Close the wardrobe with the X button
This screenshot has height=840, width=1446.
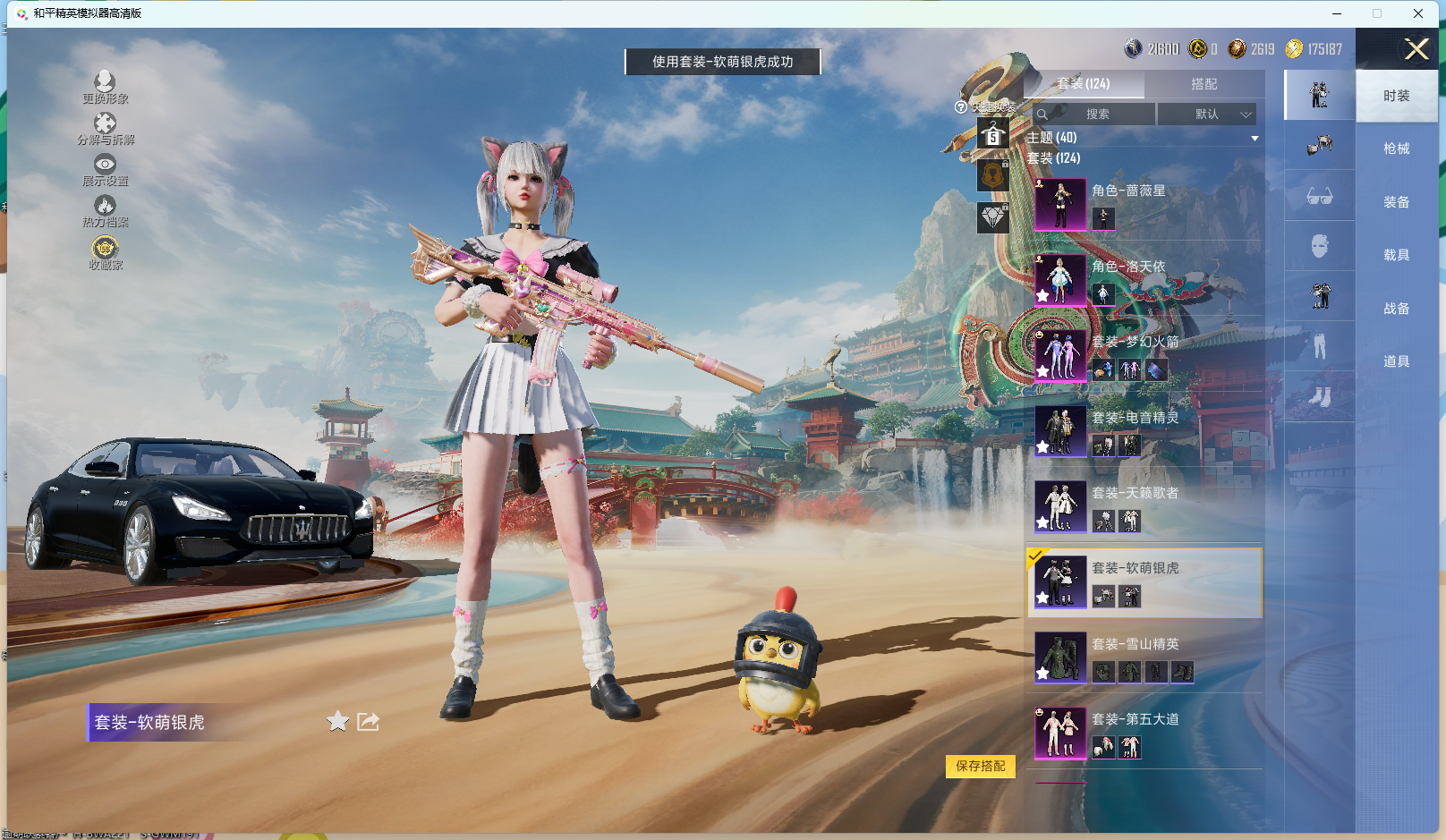coord(1416,49)
